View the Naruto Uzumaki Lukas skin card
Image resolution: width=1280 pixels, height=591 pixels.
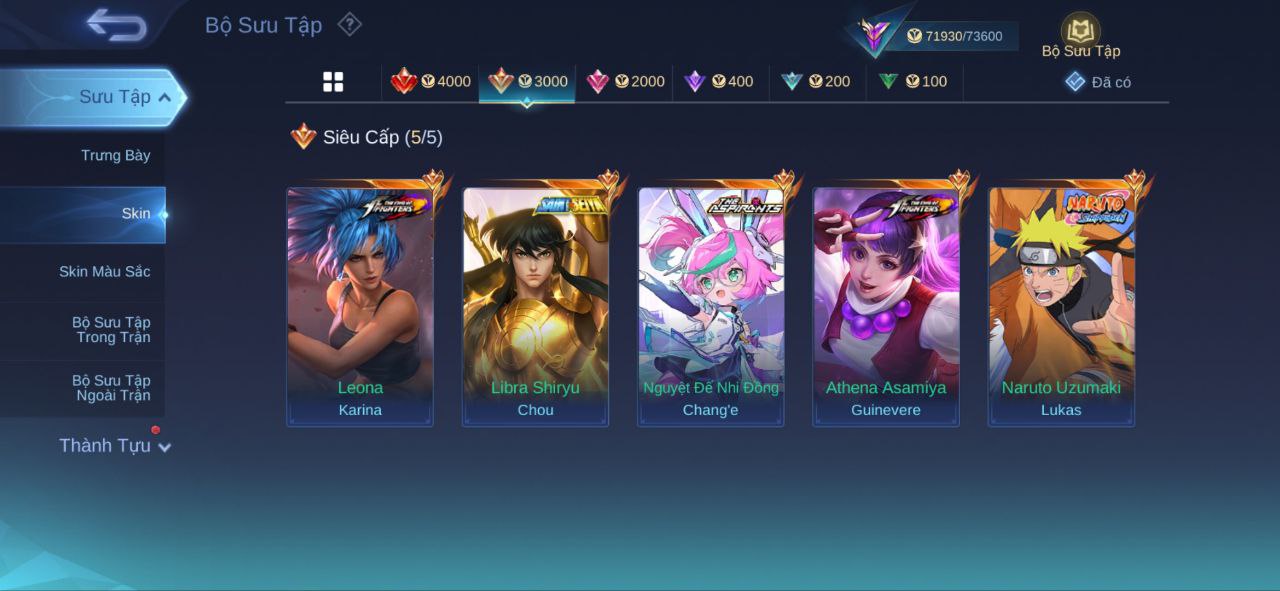(x=1061, y=307)
